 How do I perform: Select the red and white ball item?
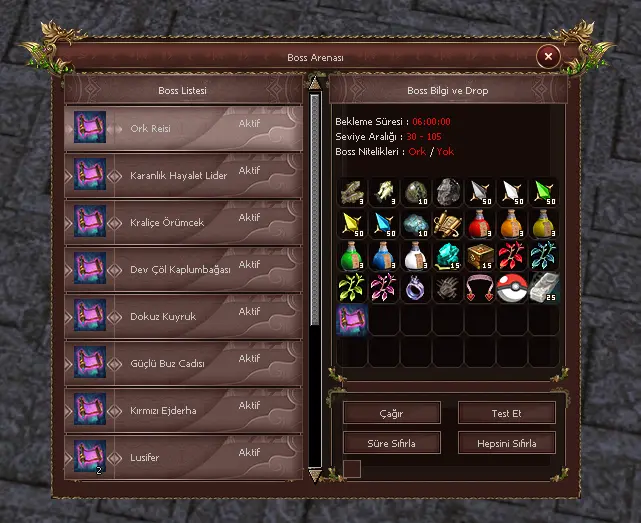512,288
